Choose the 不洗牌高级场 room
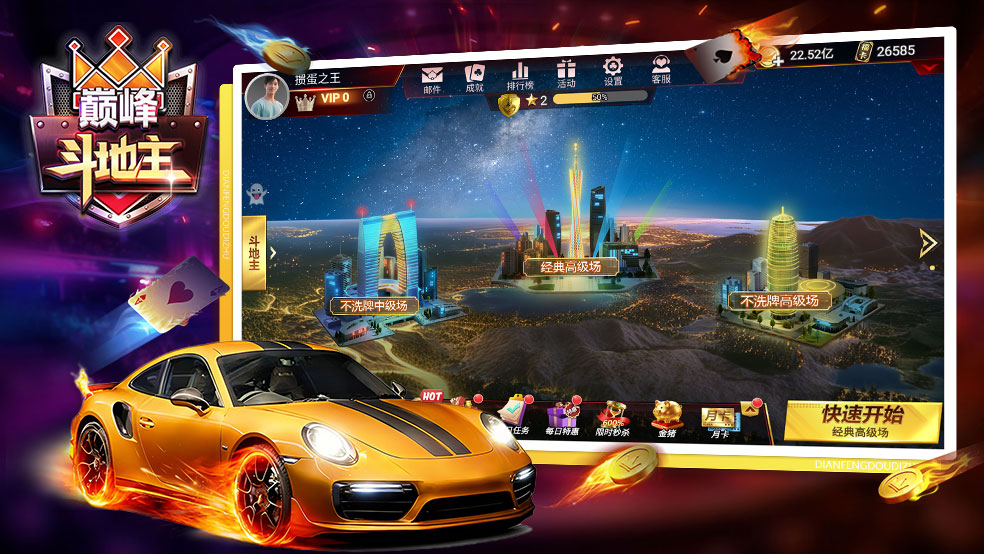Image resolution: width=984 pixels, height=554 pixels. (x=779, y=300)
